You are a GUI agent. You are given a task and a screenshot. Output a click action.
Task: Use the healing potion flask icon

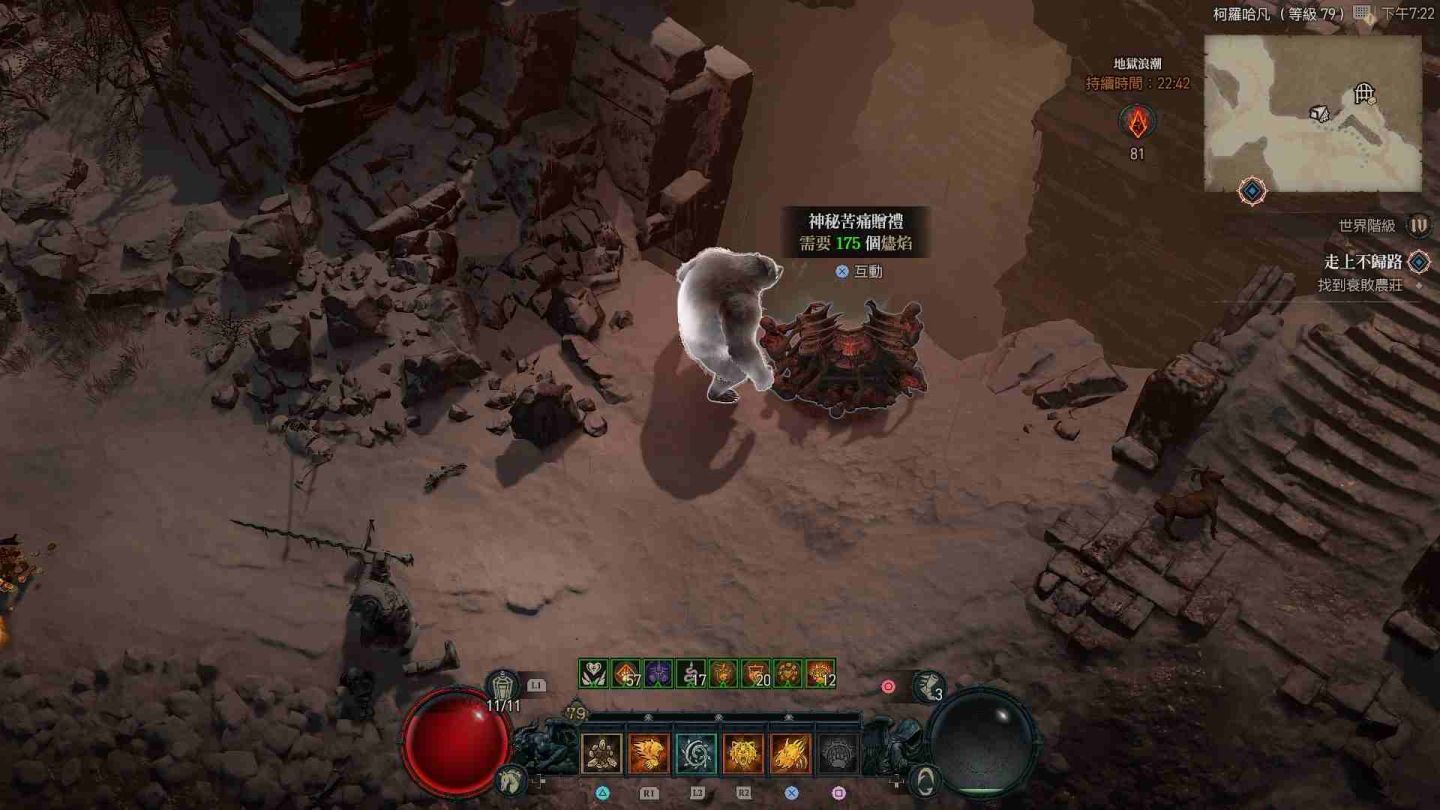(504, 686)
